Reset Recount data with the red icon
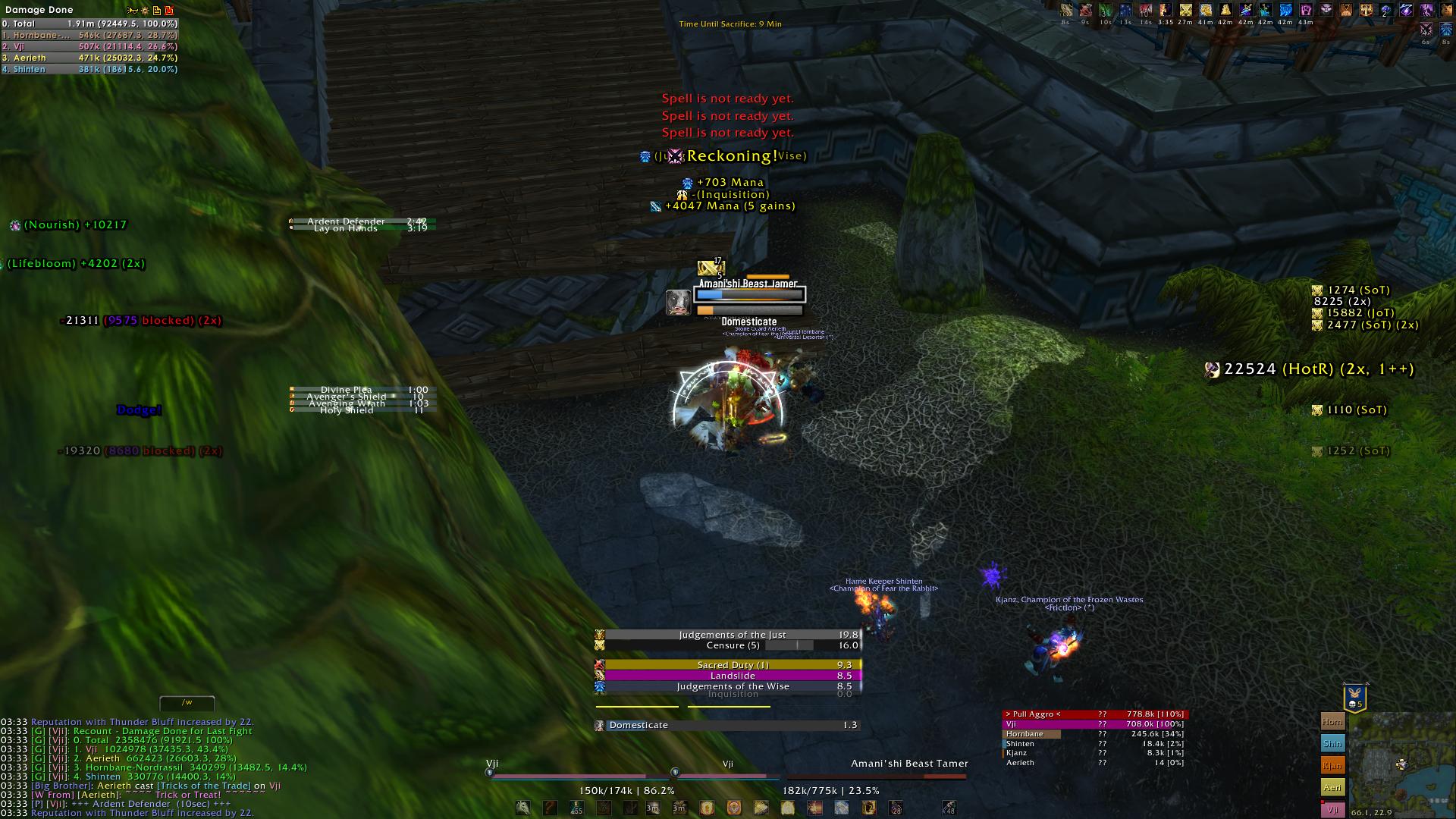The height and width of the screenshot is (819, 1456). click(x=169, y=11)
